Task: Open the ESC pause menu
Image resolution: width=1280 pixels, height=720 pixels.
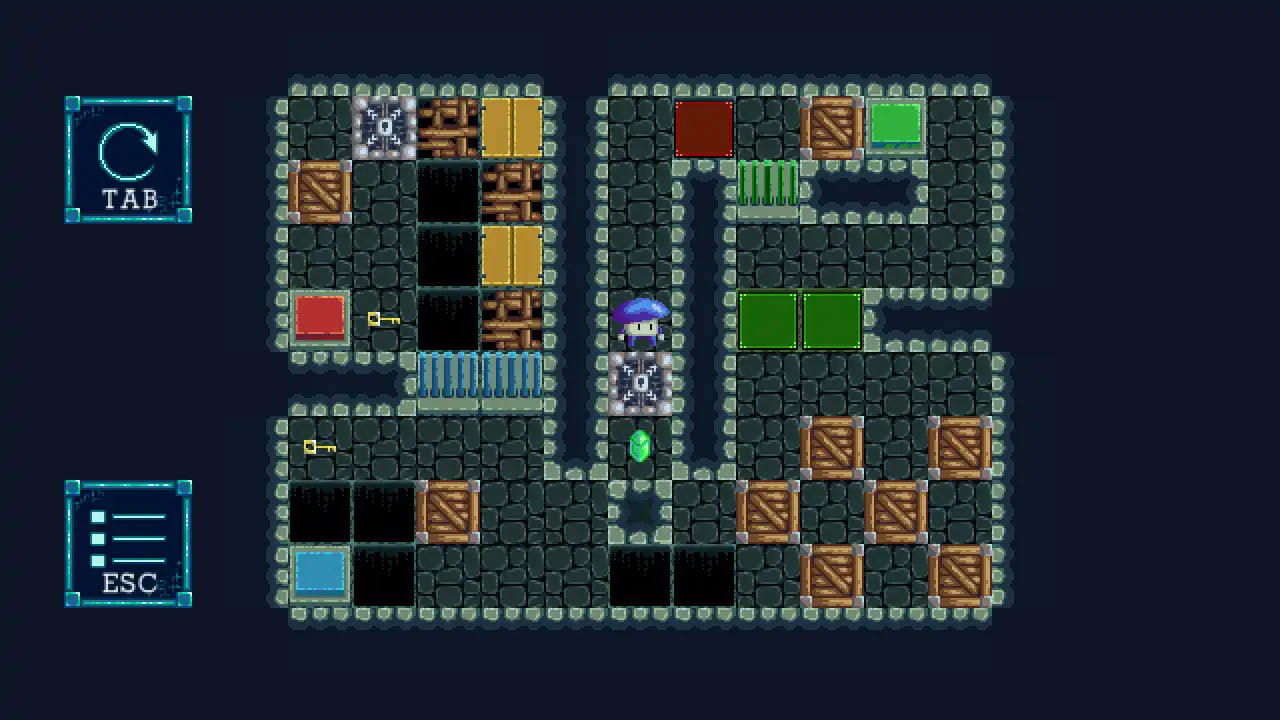Action: point(128,545)
